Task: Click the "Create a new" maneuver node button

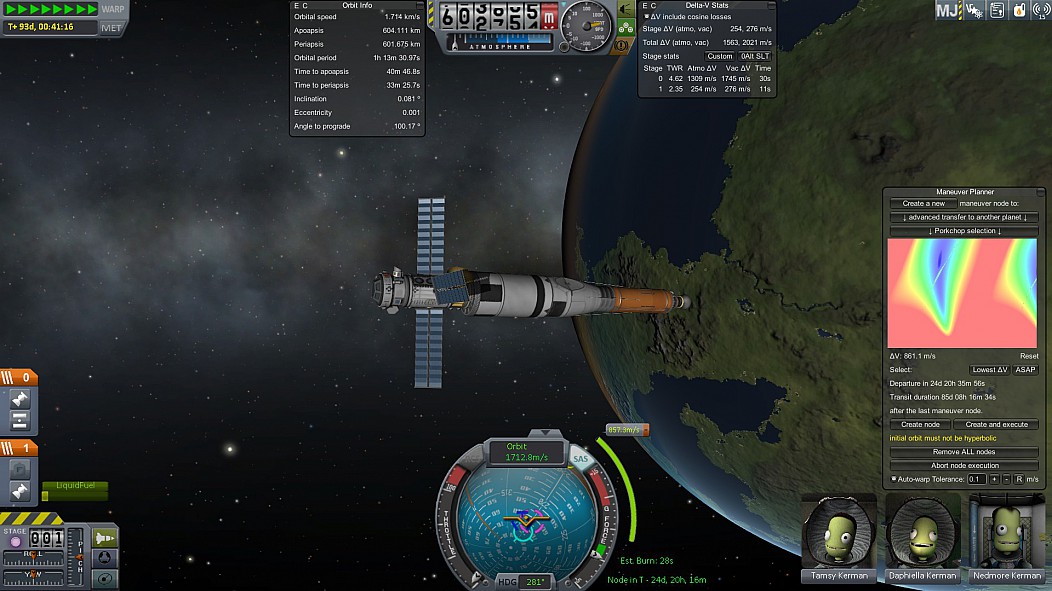Action: (923, 203)
